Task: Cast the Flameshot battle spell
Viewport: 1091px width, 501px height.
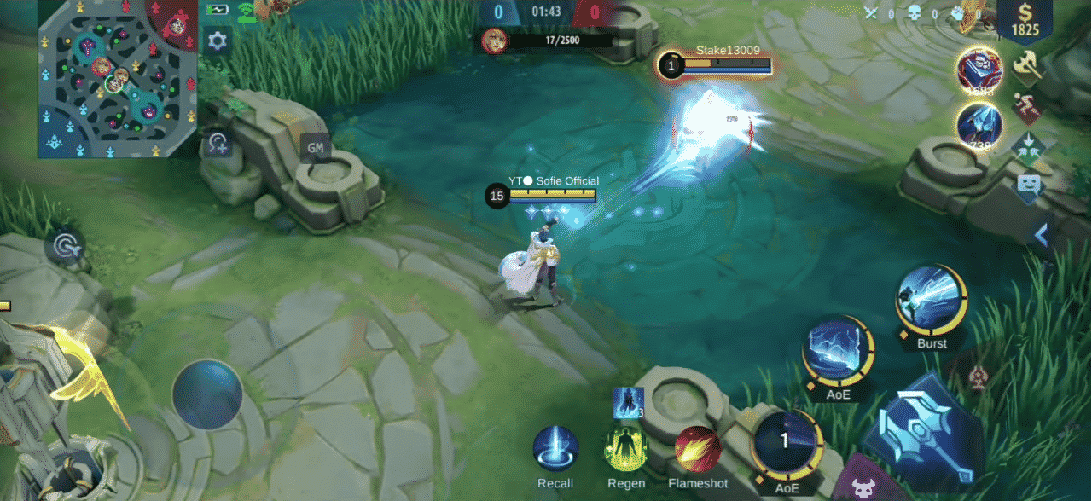Action: pyautogui.click(x=698, y=449)
